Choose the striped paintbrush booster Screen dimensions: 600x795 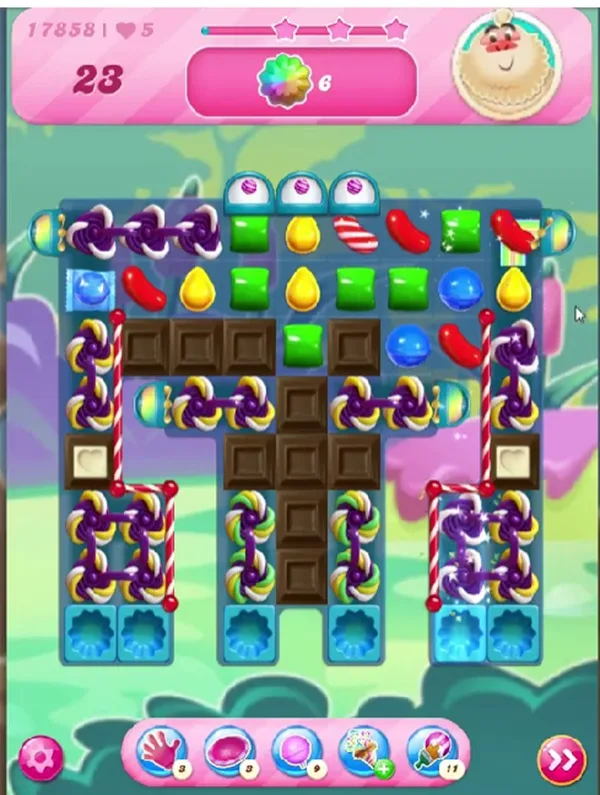click(432, 750)
